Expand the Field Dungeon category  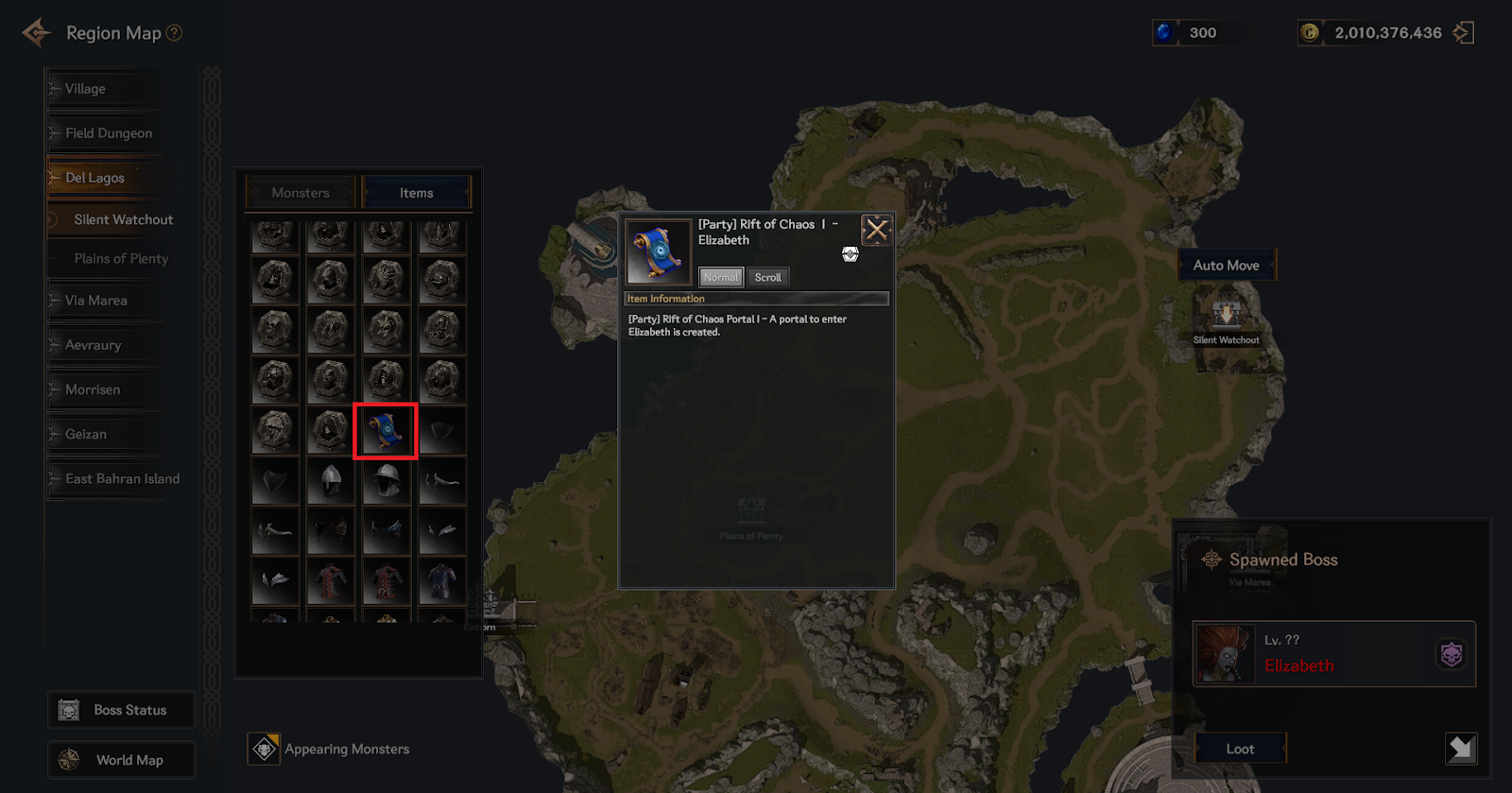click(x=108, y=133)
